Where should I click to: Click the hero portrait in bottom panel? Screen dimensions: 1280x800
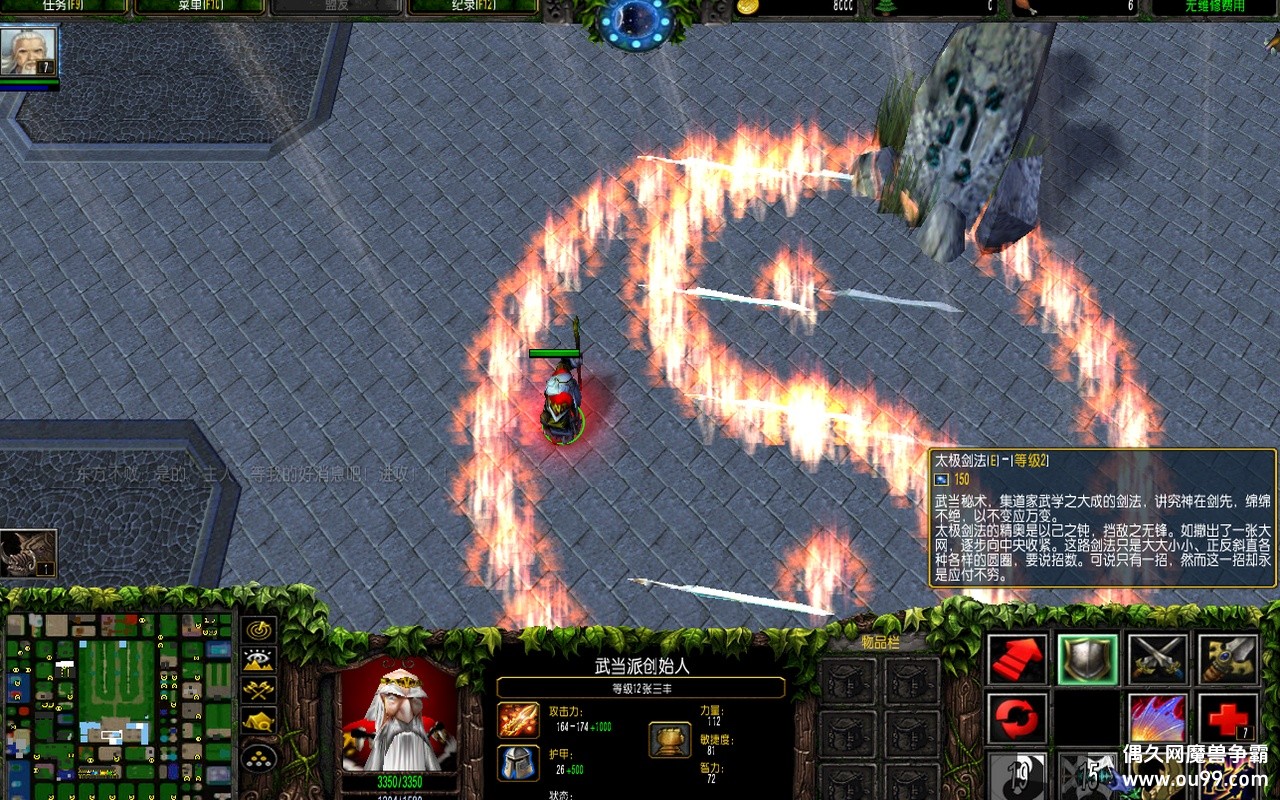point(400,717)
